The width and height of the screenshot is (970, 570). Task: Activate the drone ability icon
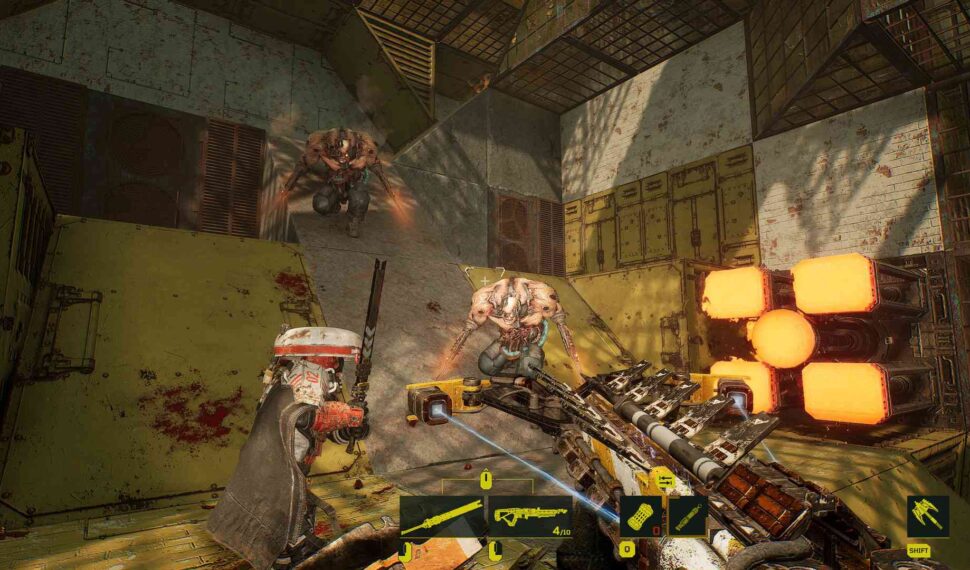927,516
